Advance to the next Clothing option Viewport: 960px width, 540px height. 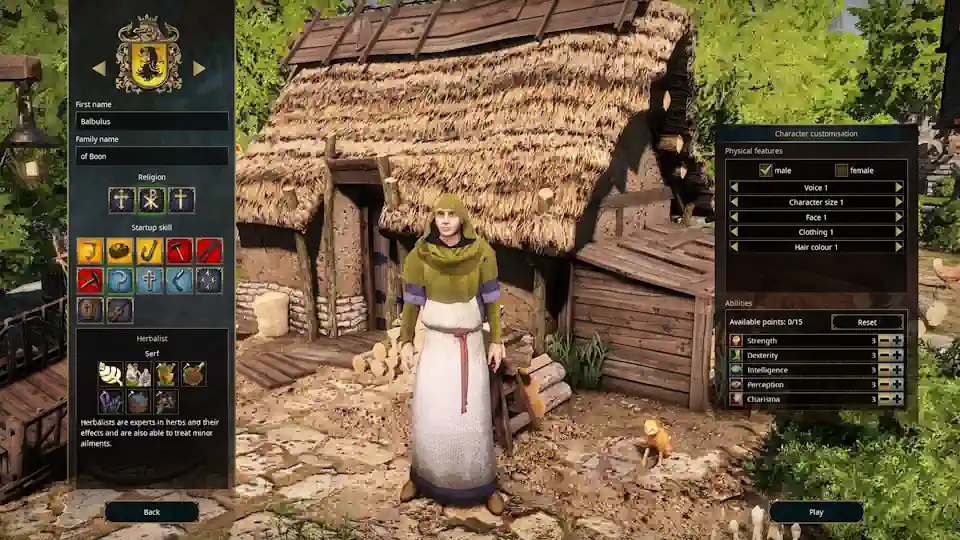(899, 231)
